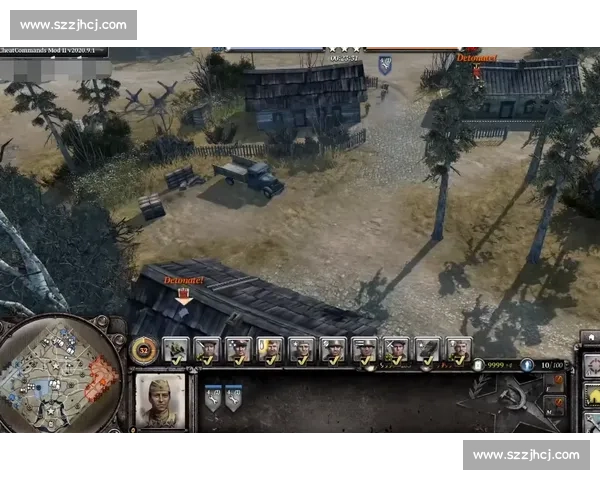Click the tactical minimap
This screenshot has width=600, height=480.
[58, 376]
